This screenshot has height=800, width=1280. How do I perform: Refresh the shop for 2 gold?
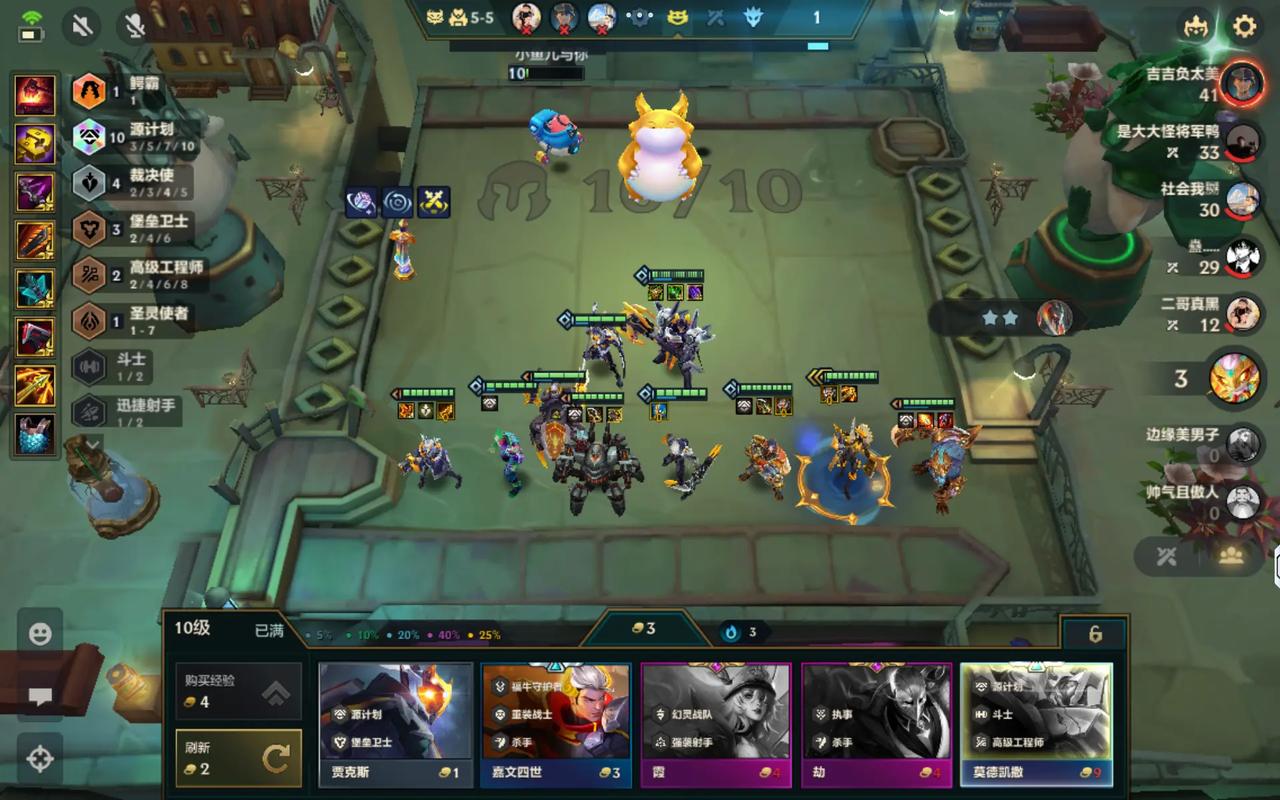coord(238,758)
